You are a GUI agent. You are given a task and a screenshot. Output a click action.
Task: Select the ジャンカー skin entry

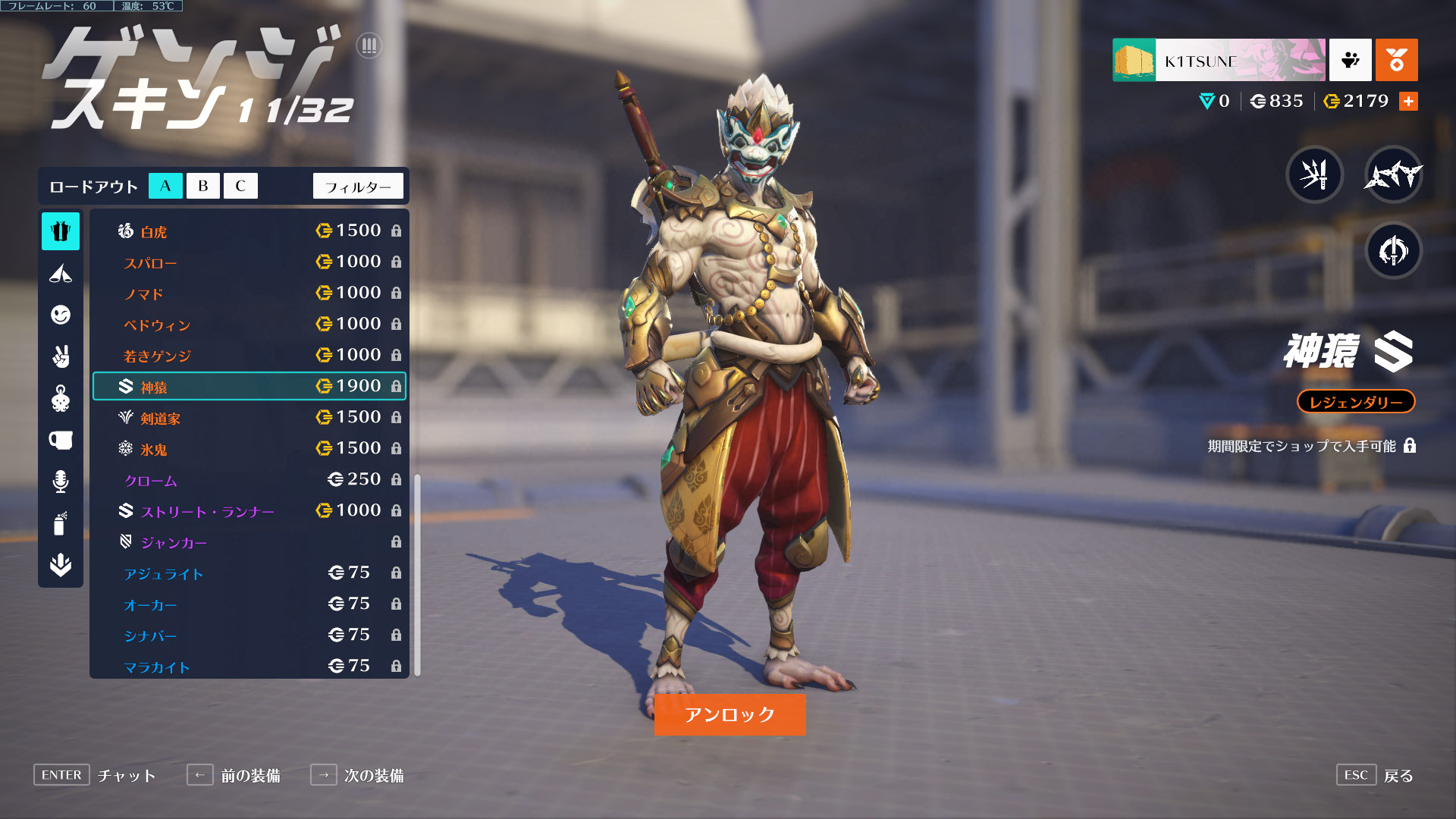[249, 542]
